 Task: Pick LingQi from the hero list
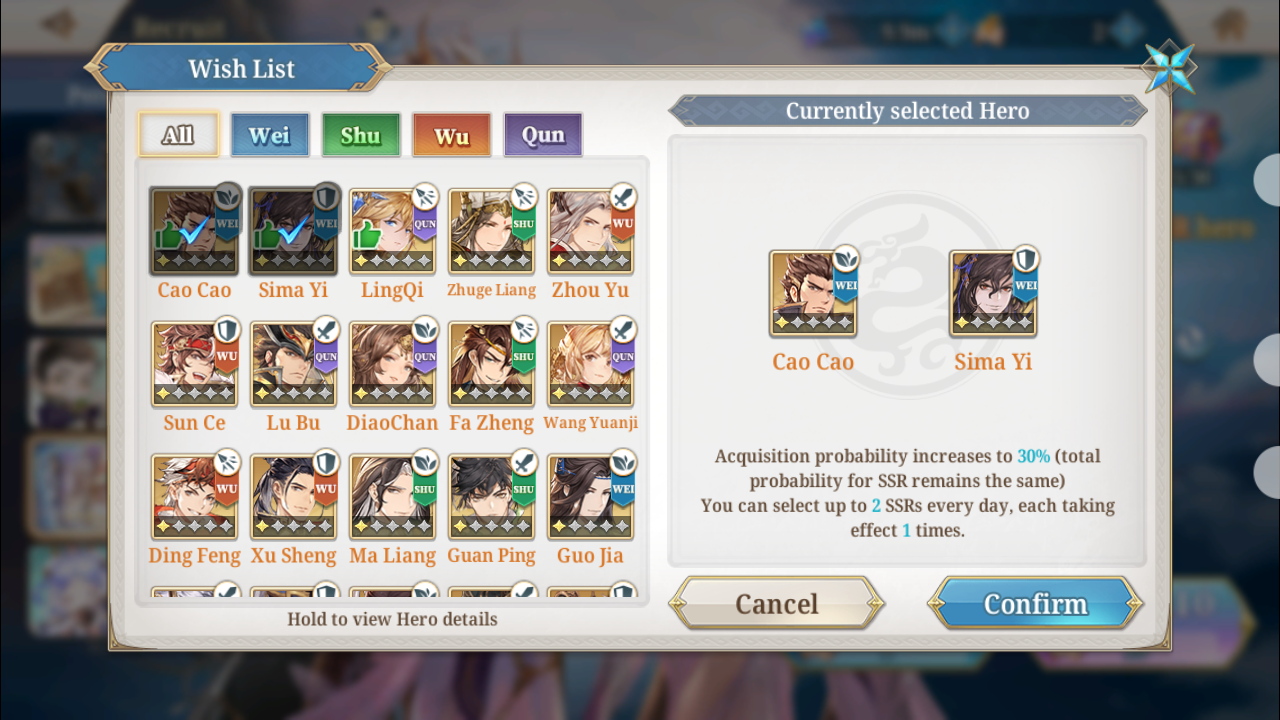[x=392, y=231]
